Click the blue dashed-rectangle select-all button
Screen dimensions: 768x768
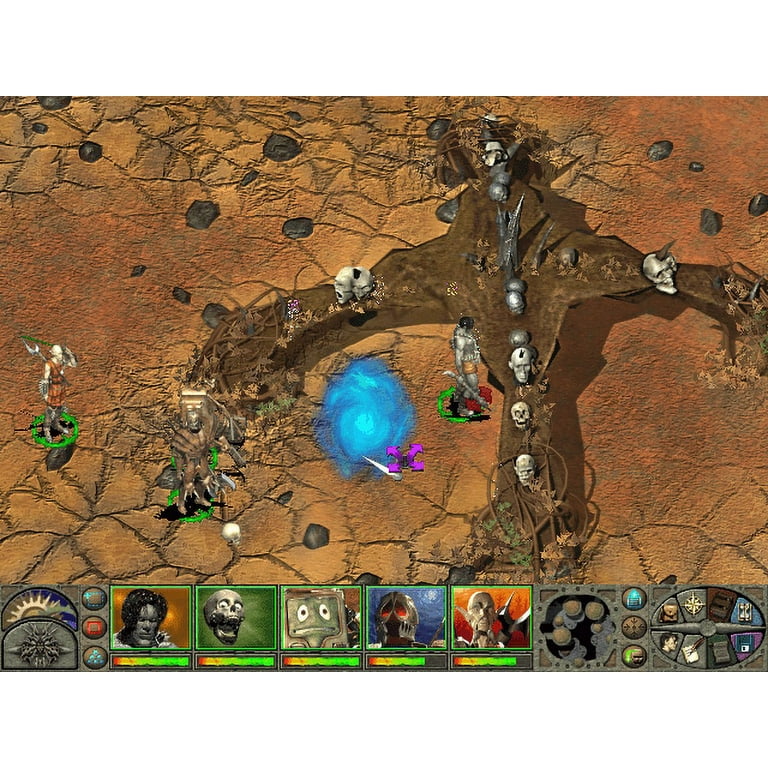94,599
